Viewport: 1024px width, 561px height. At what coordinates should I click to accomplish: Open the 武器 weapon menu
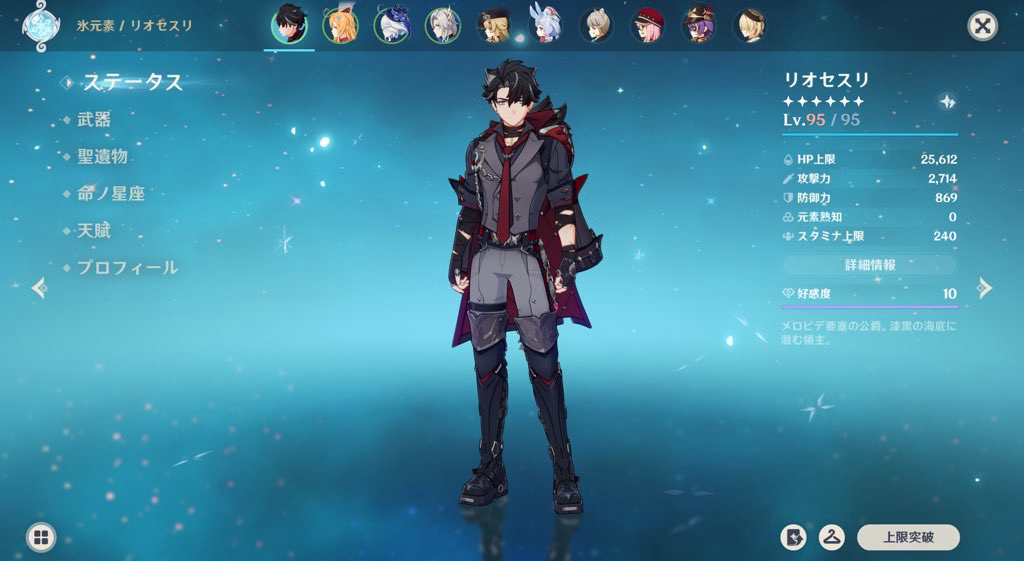[x=94, y=119]
